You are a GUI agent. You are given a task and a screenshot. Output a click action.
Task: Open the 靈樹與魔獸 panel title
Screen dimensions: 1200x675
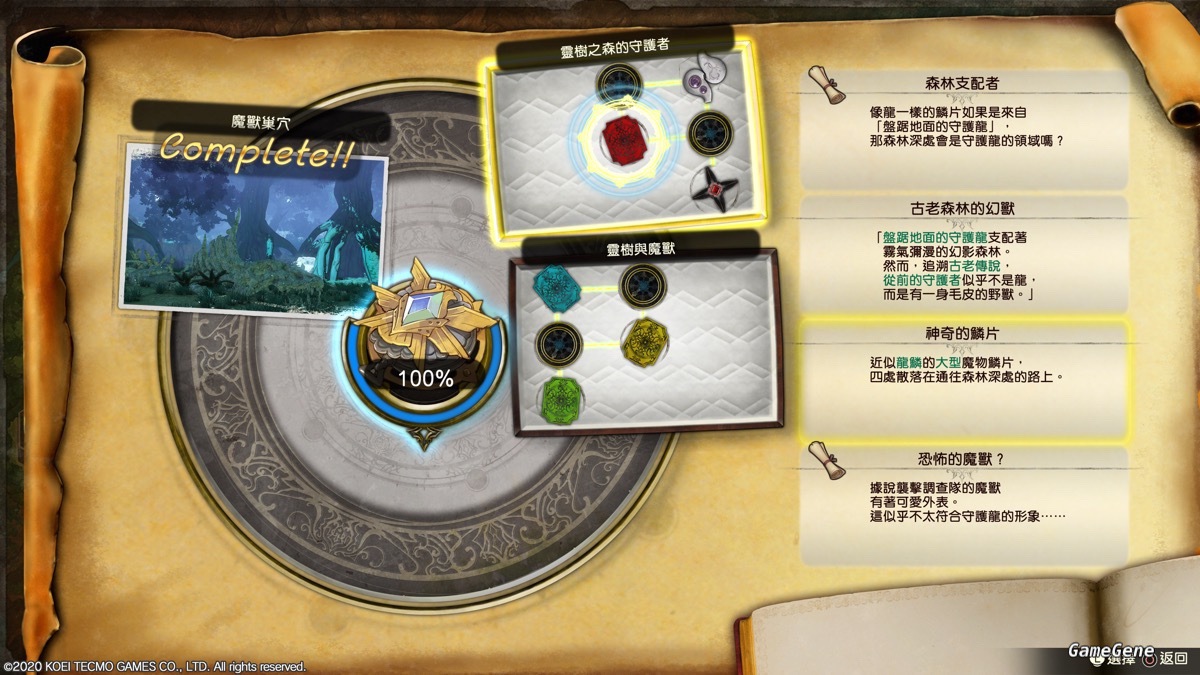point(640,249)
